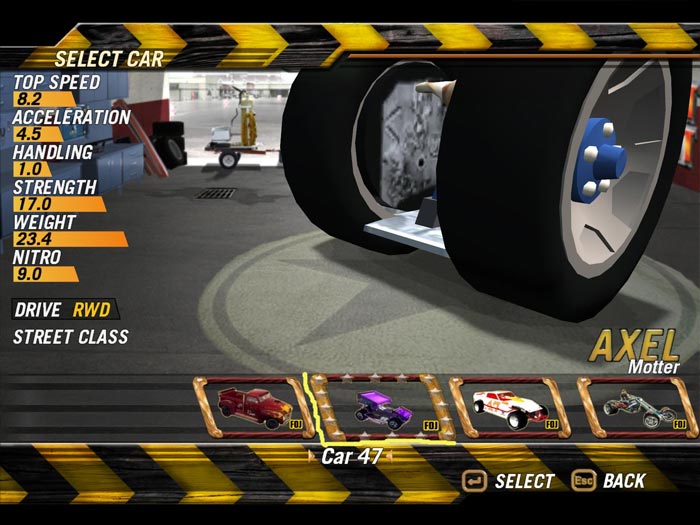Pick the white car with flame decals

click(x=508, y=407)
